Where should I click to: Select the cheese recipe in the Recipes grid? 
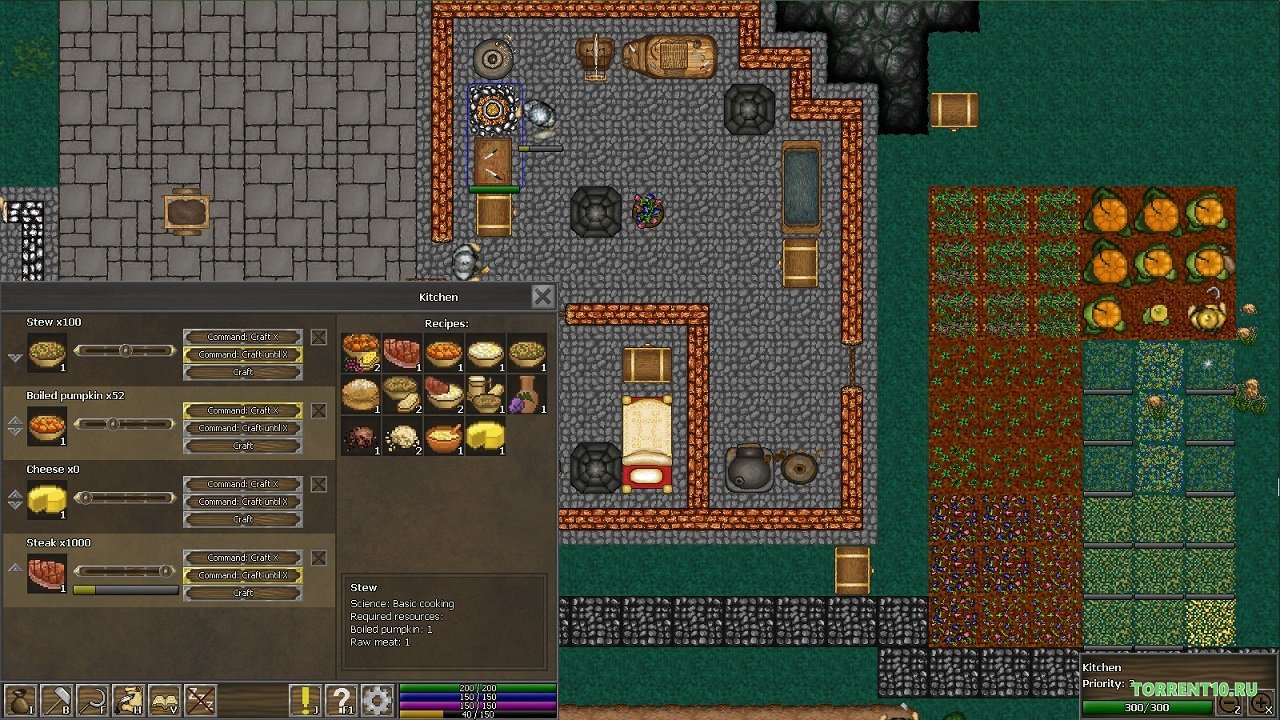pos(486,437)
